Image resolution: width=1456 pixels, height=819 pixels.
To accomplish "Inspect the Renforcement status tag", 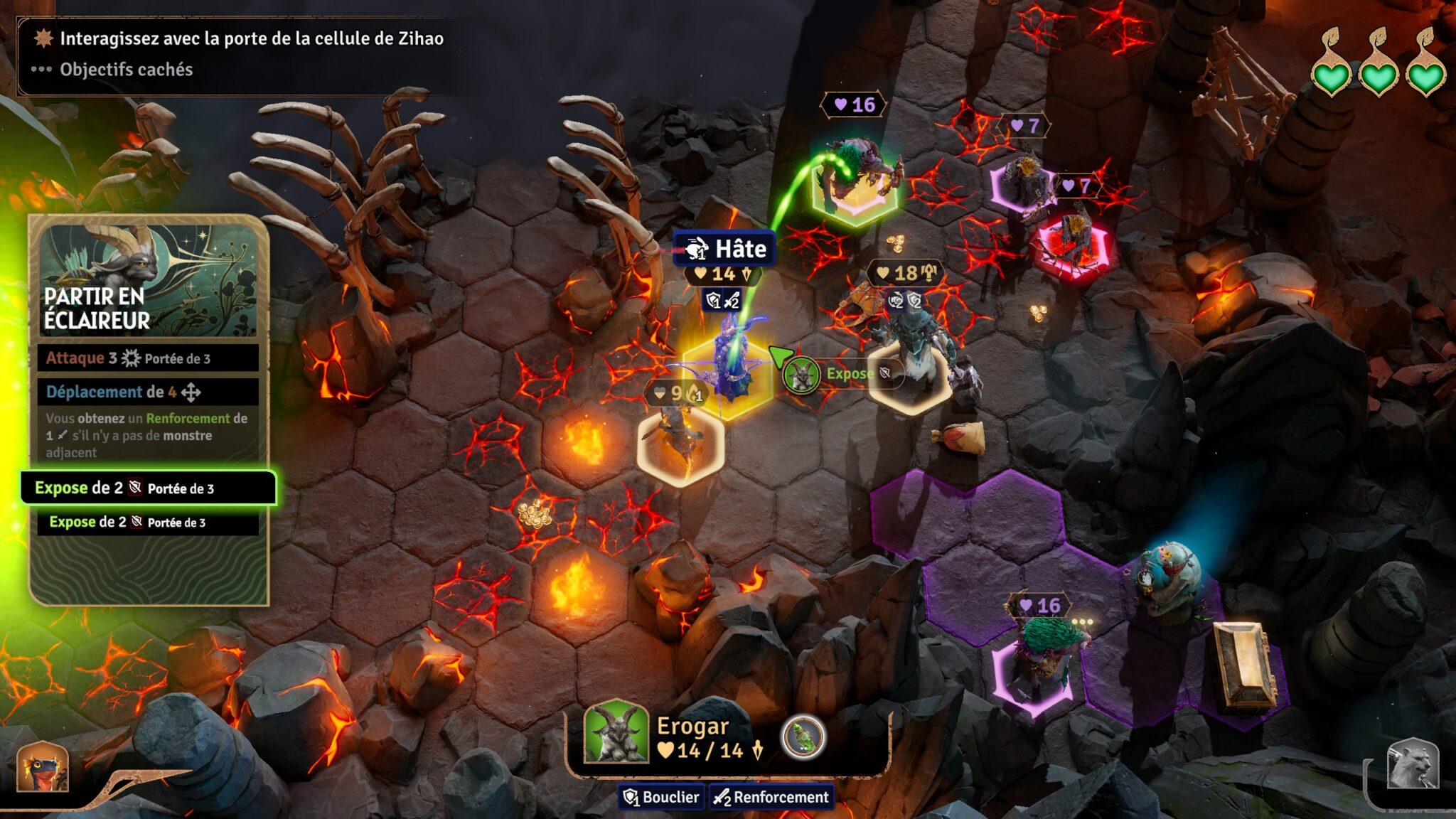I will [771, 797].
